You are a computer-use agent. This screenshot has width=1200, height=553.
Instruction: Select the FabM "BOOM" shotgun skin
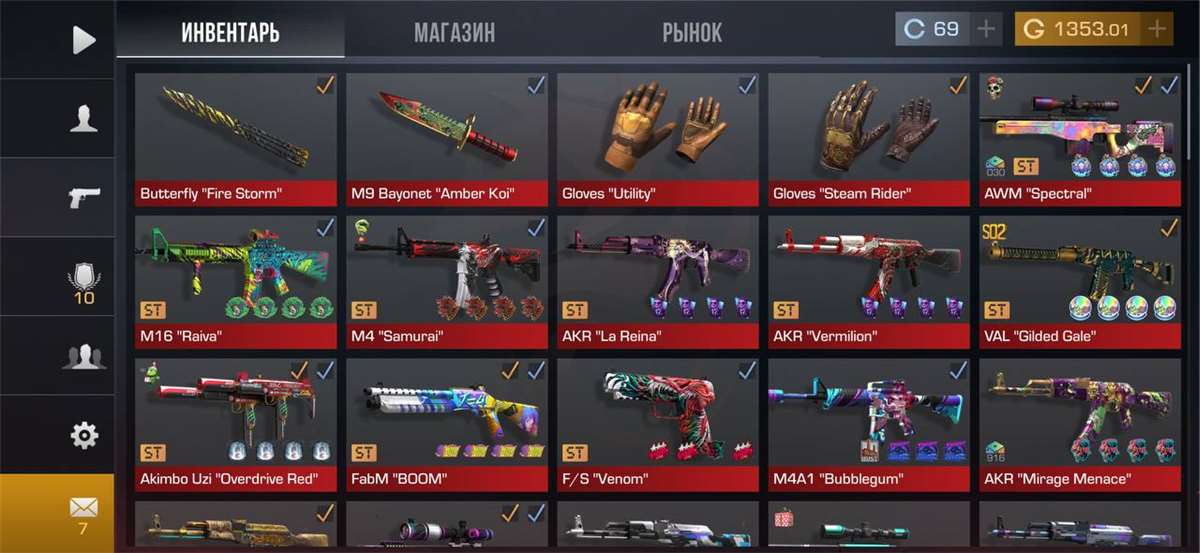click(446, 422)
